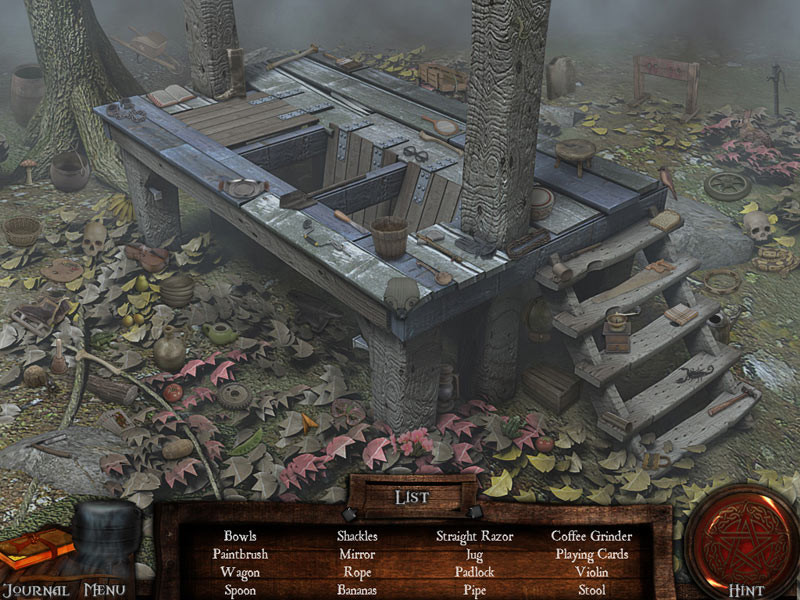Image resolution: width=800 pixels, height=600 pixels.
Task: Open the game Menu
Action: coord(105,589)
